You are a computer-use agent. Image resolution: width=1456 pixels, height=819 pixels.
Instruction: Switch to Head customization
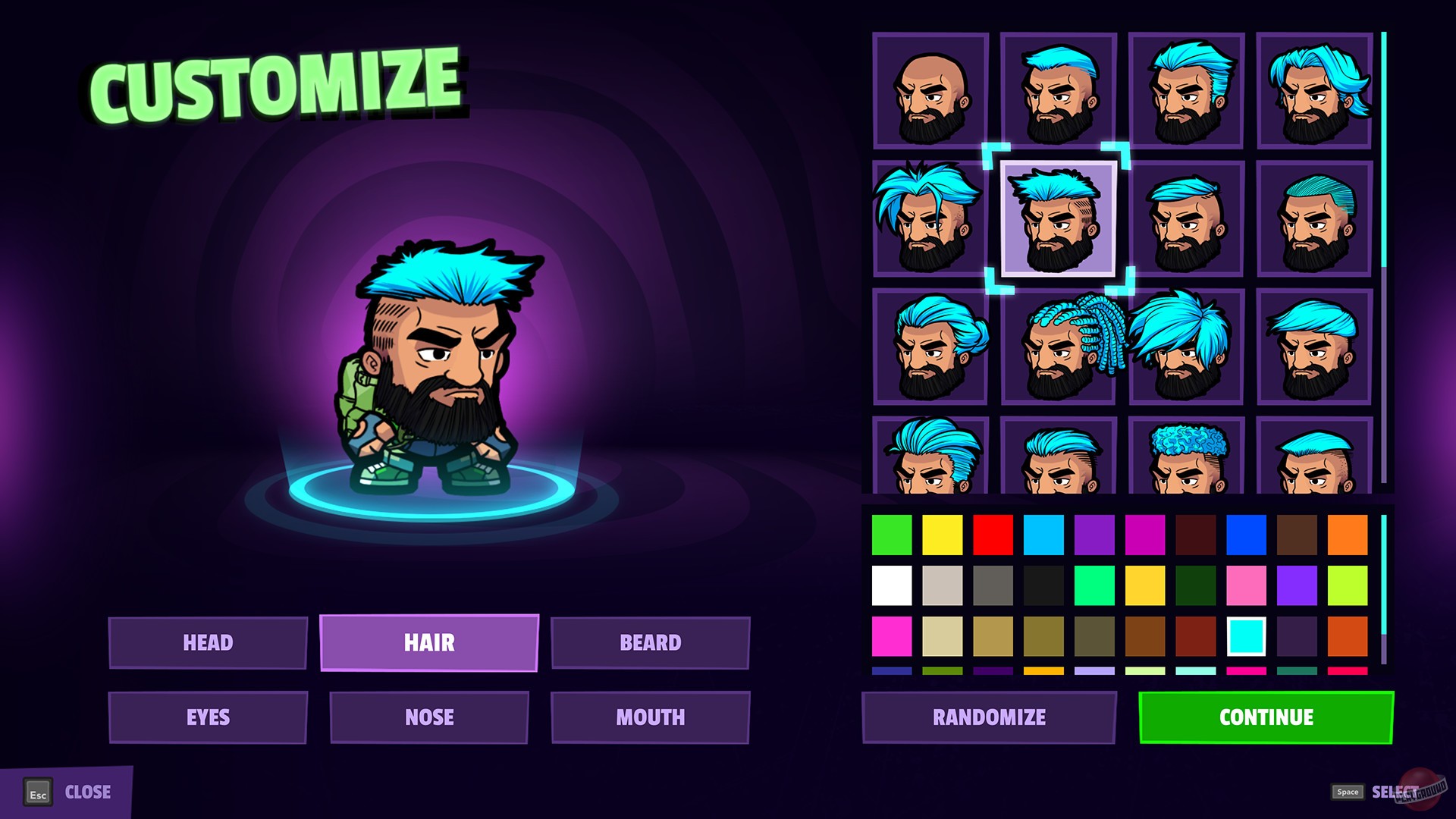click(209, 642)
